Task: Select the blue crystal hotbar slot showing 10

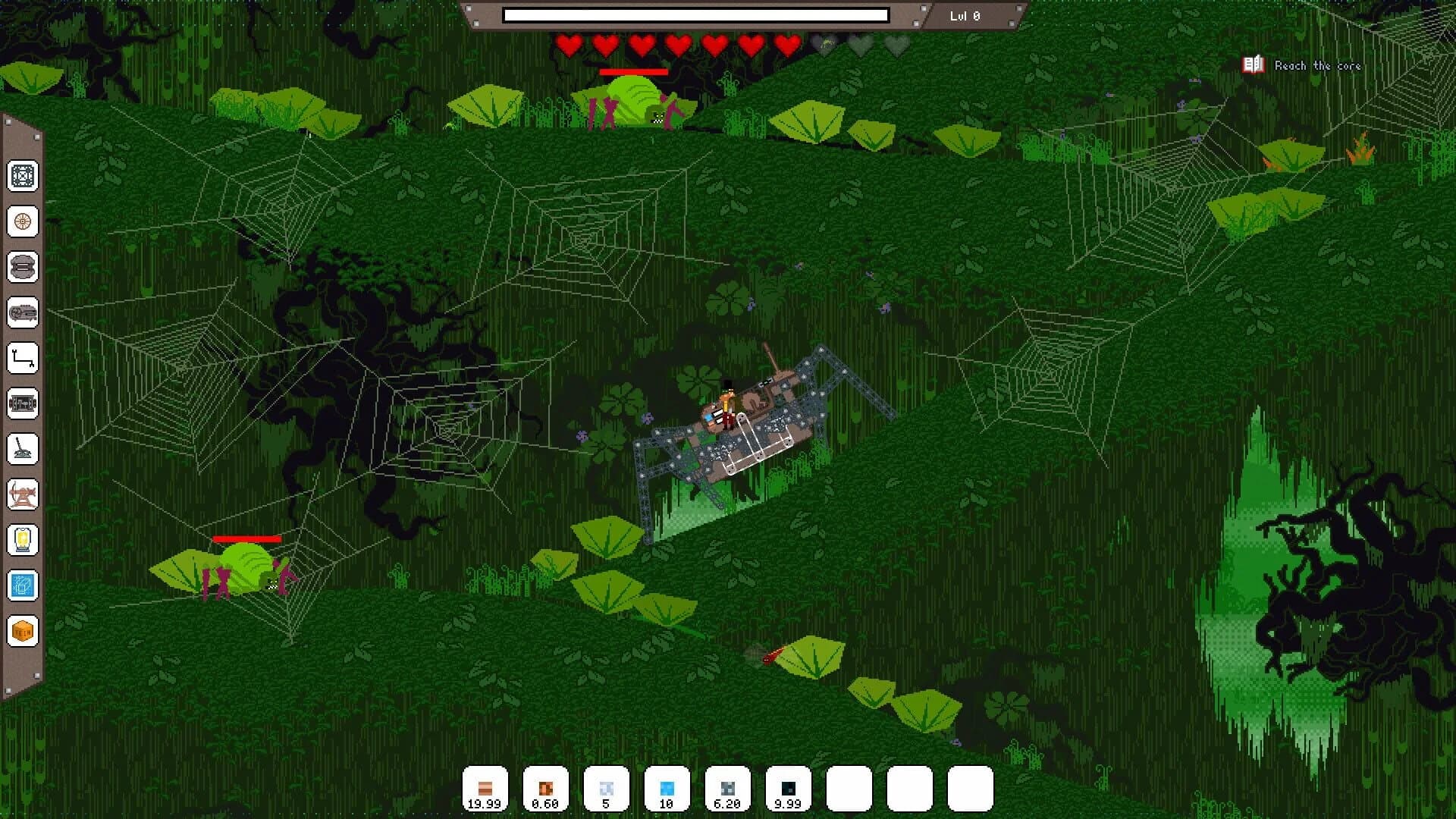Action: coord(666,787)
